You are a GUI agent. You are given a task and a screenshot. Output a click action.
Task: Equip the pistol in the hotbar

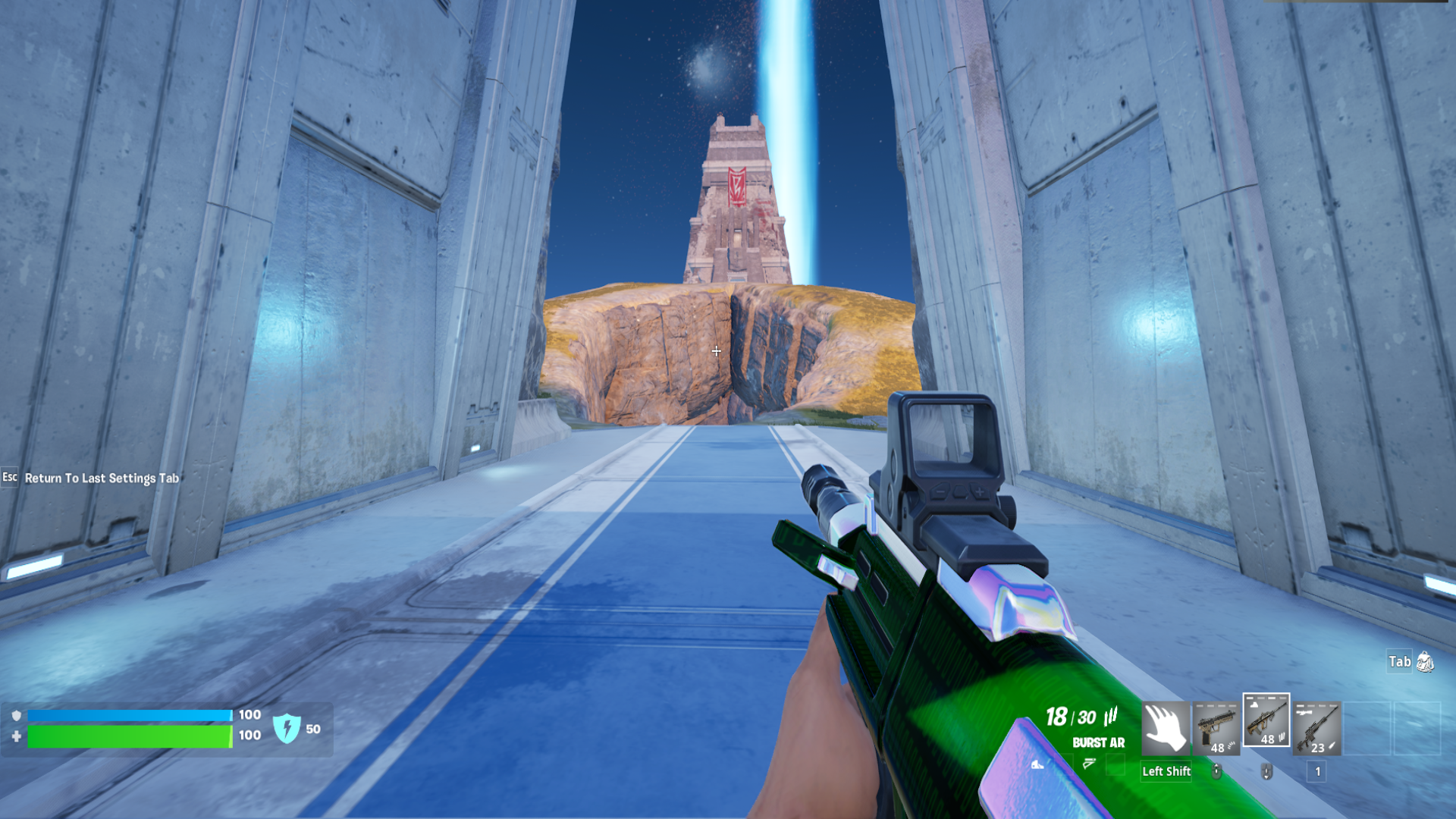pyautogui.click(x=1216, y=728)
